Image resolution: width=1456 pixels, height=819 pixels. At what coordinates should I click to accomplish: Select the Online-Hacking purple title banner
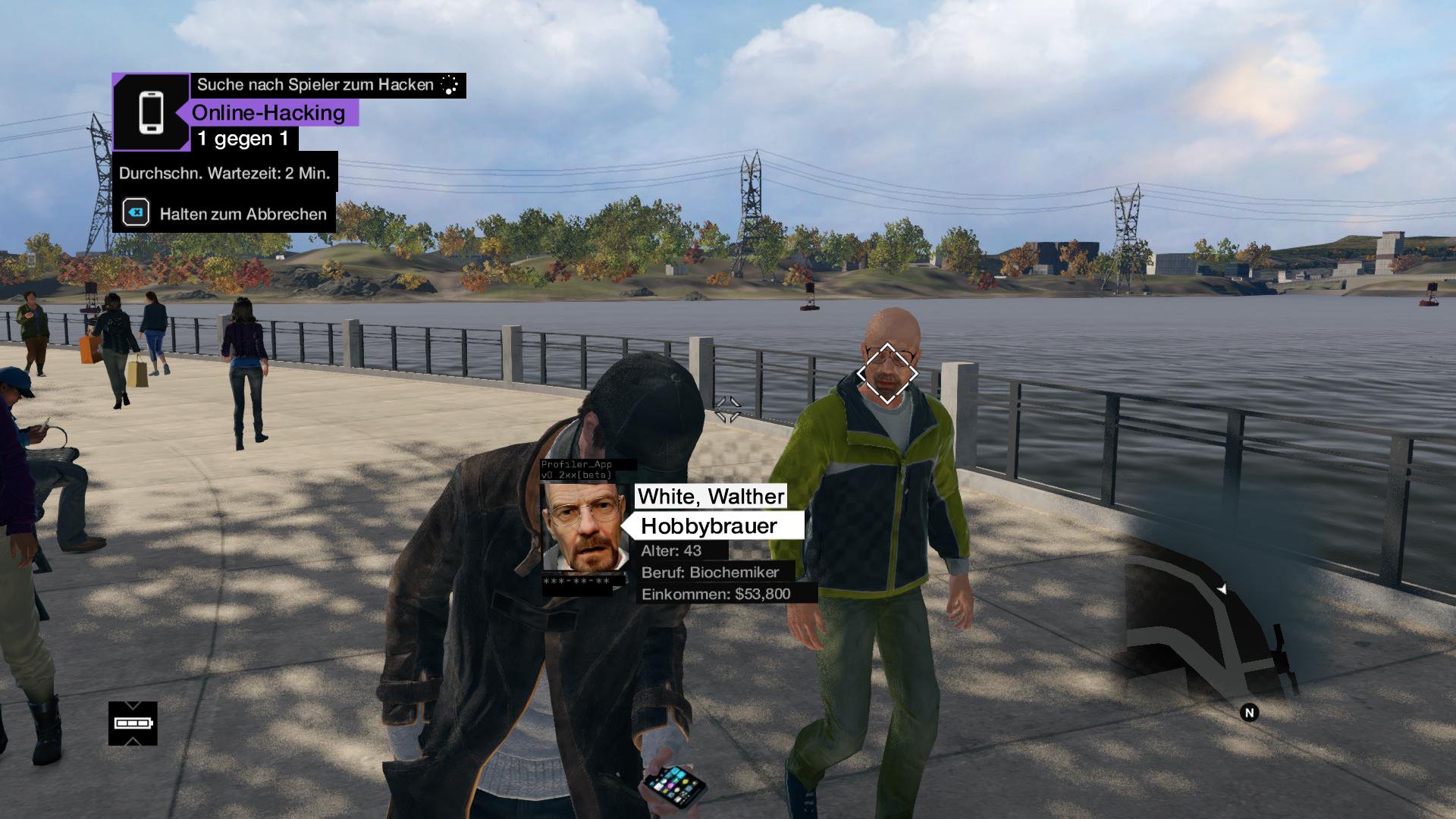[x=268, y=113]
